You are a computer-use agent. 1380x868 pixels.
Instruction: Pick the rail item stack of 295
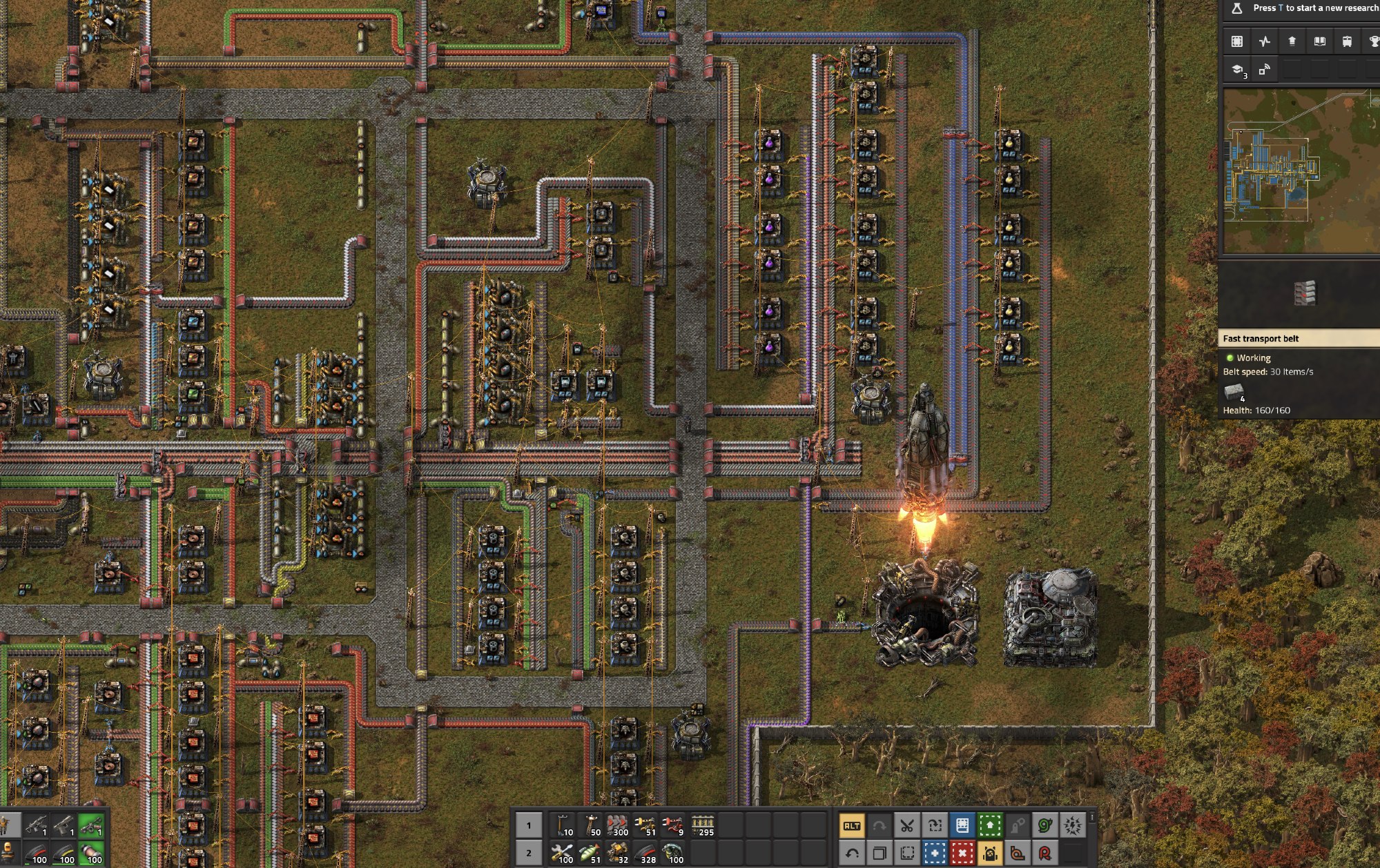702,826
